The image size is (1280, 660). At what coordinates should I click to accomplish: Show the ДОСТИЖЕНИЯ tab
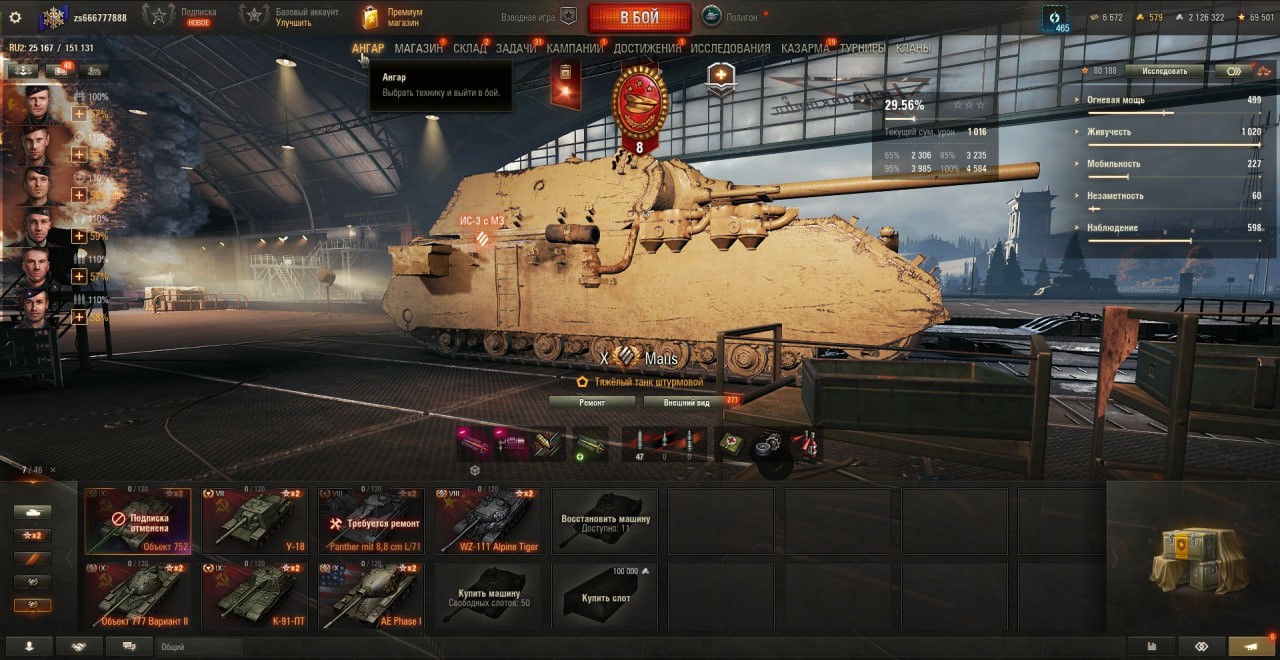[x=647, y=48]
